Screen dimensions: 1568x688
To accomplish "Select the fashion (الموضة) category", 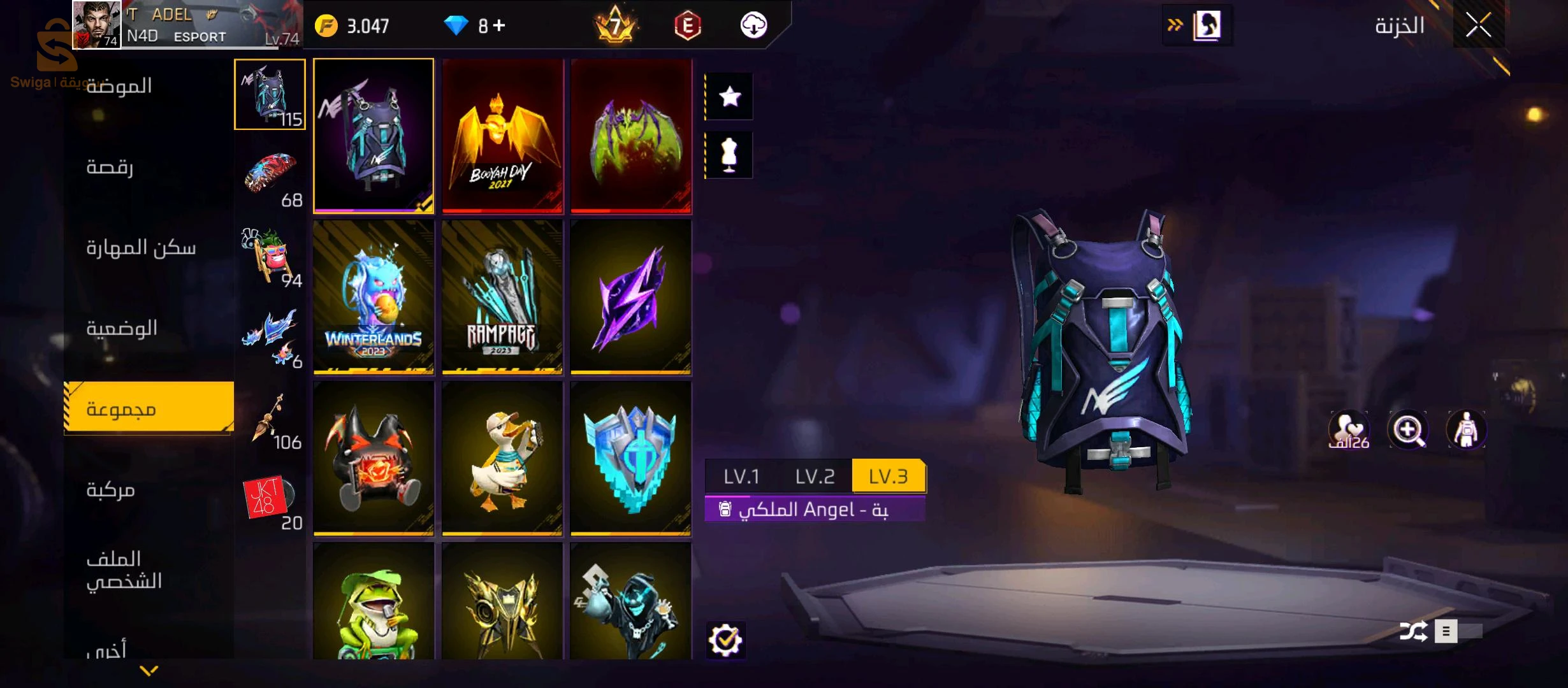I will point(119,86).
